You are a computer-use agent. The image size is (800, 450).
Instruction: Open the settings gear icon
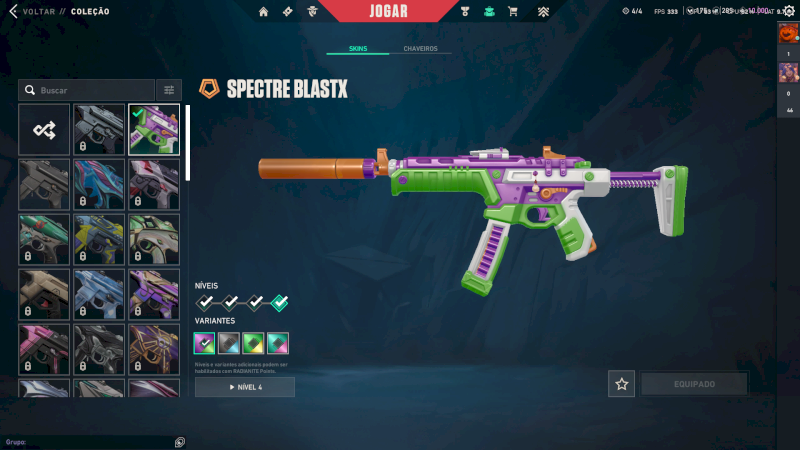click(x=788, y=11)
